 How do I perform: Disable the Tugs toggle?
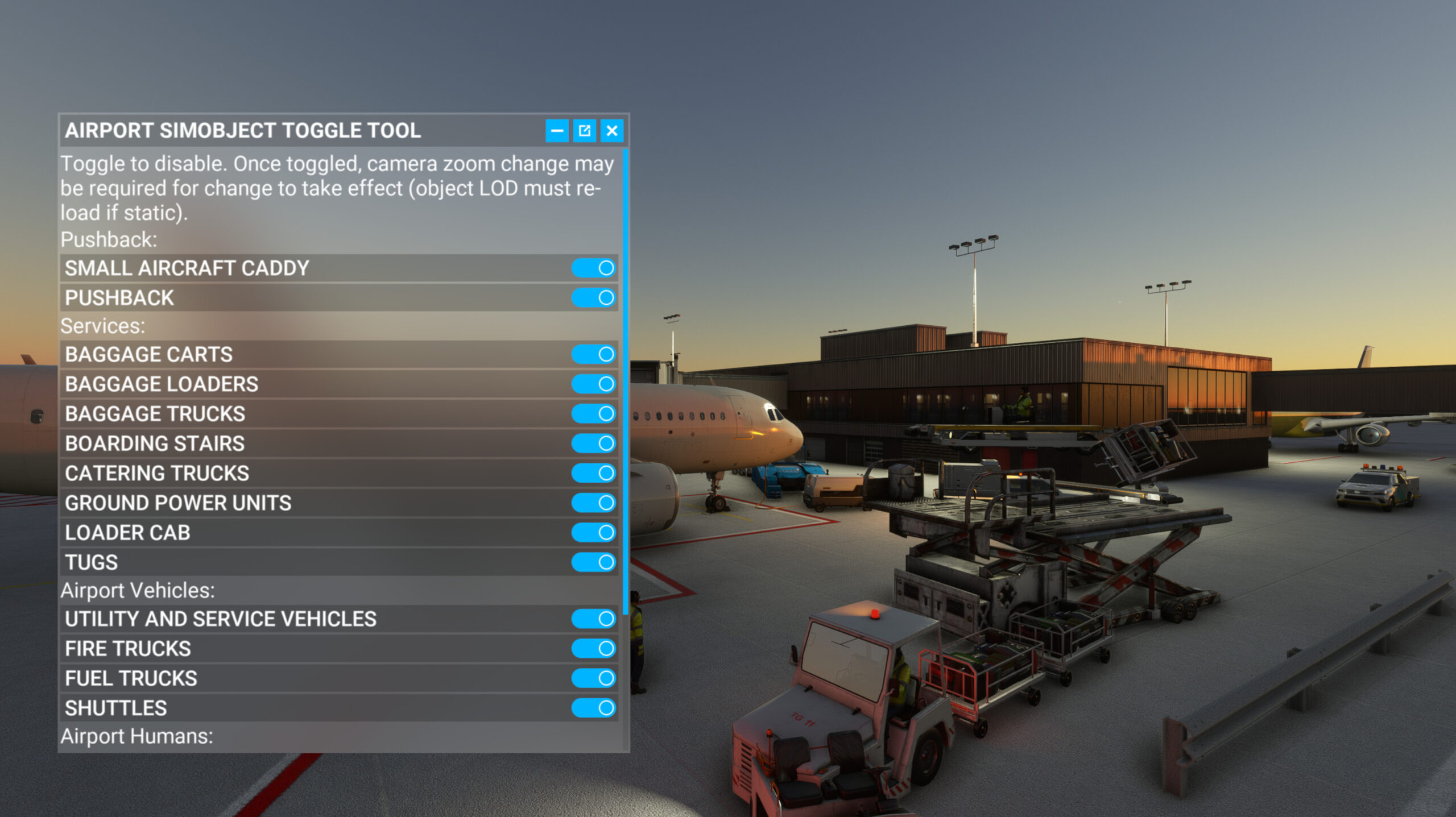click(594, 562)
